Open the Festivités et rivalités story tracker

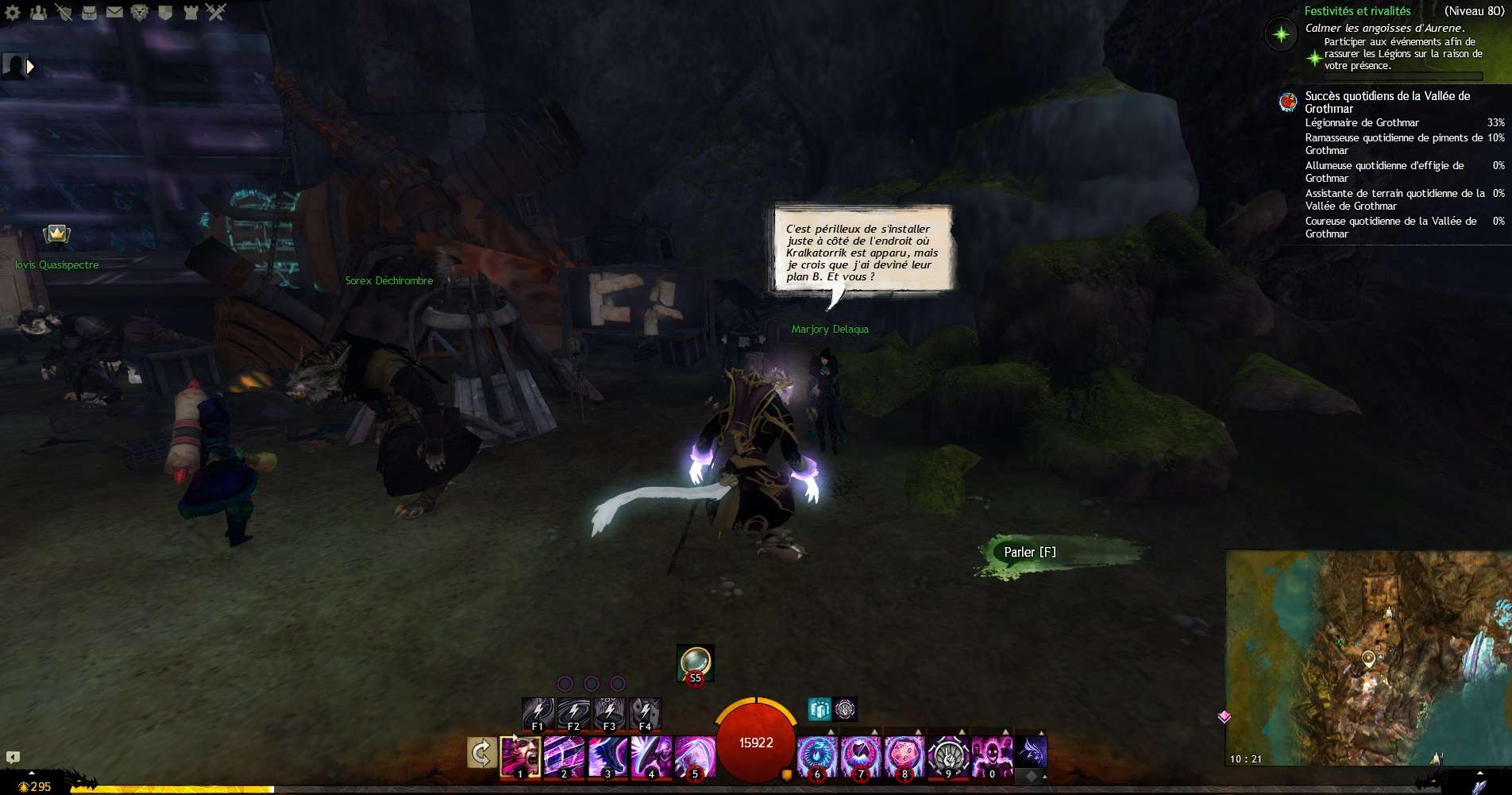[1357, 11]
